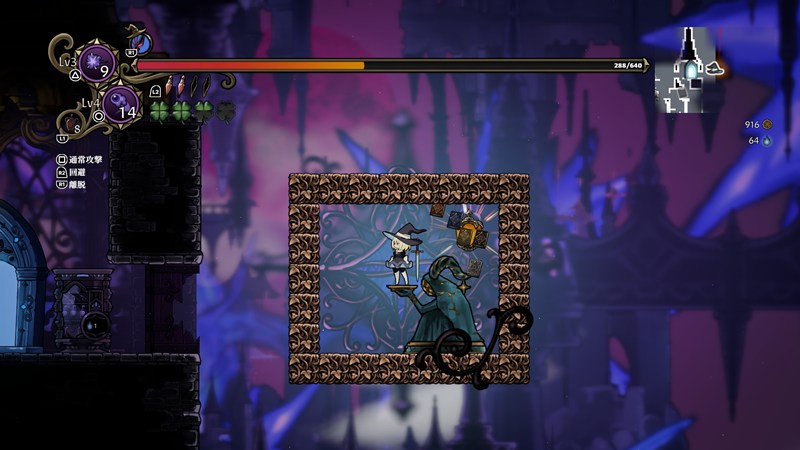Activate the Lv4 purple comet spell icon

(x=120, y=105)
